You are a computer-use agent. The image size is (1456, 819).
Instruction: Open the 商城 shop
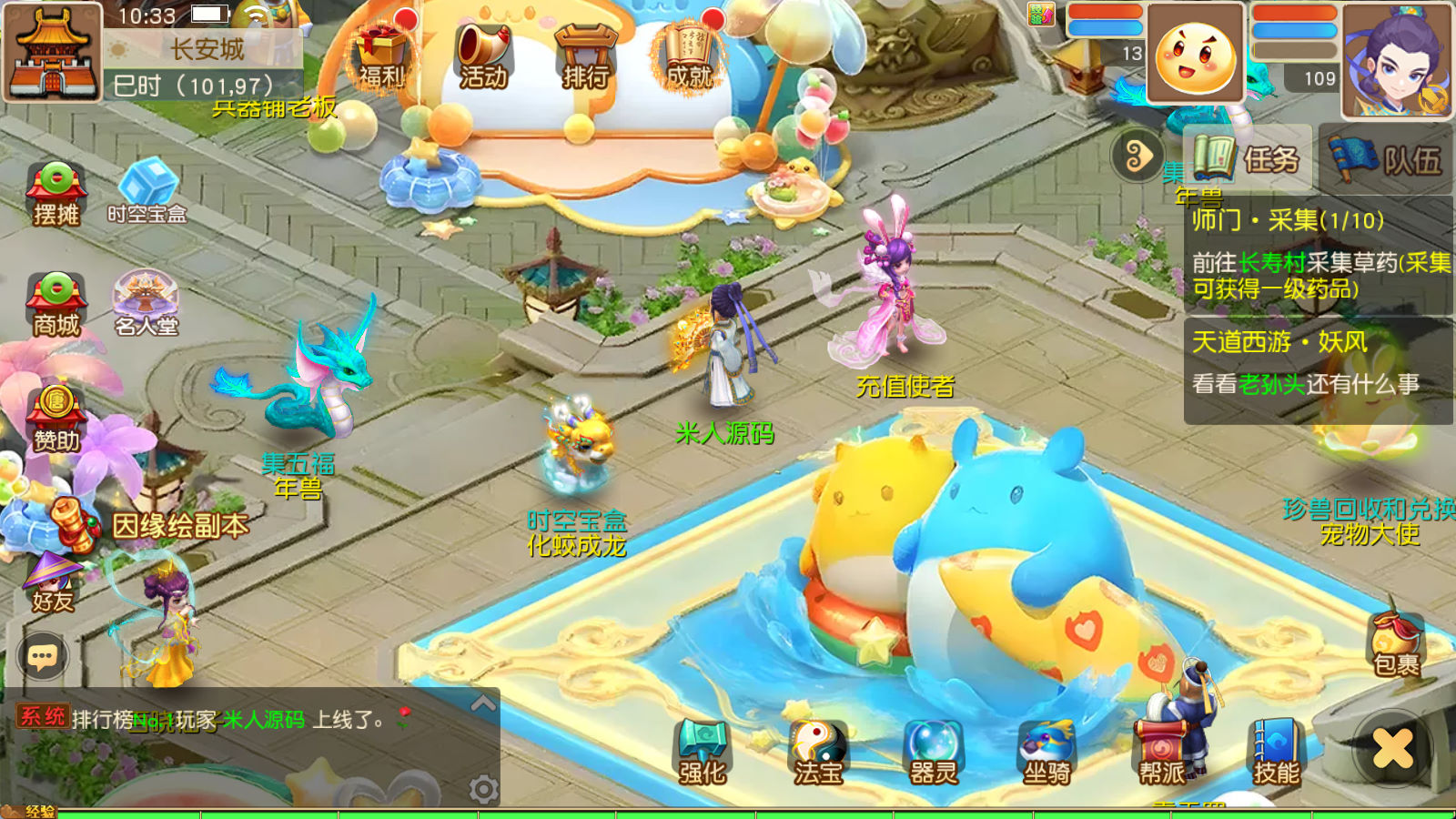coord(56,305)
